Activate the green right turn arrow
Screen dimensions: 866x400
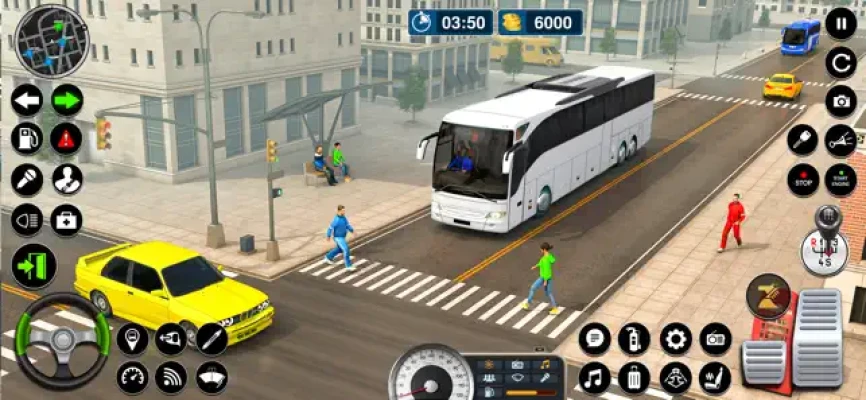(x=67, y=100)
